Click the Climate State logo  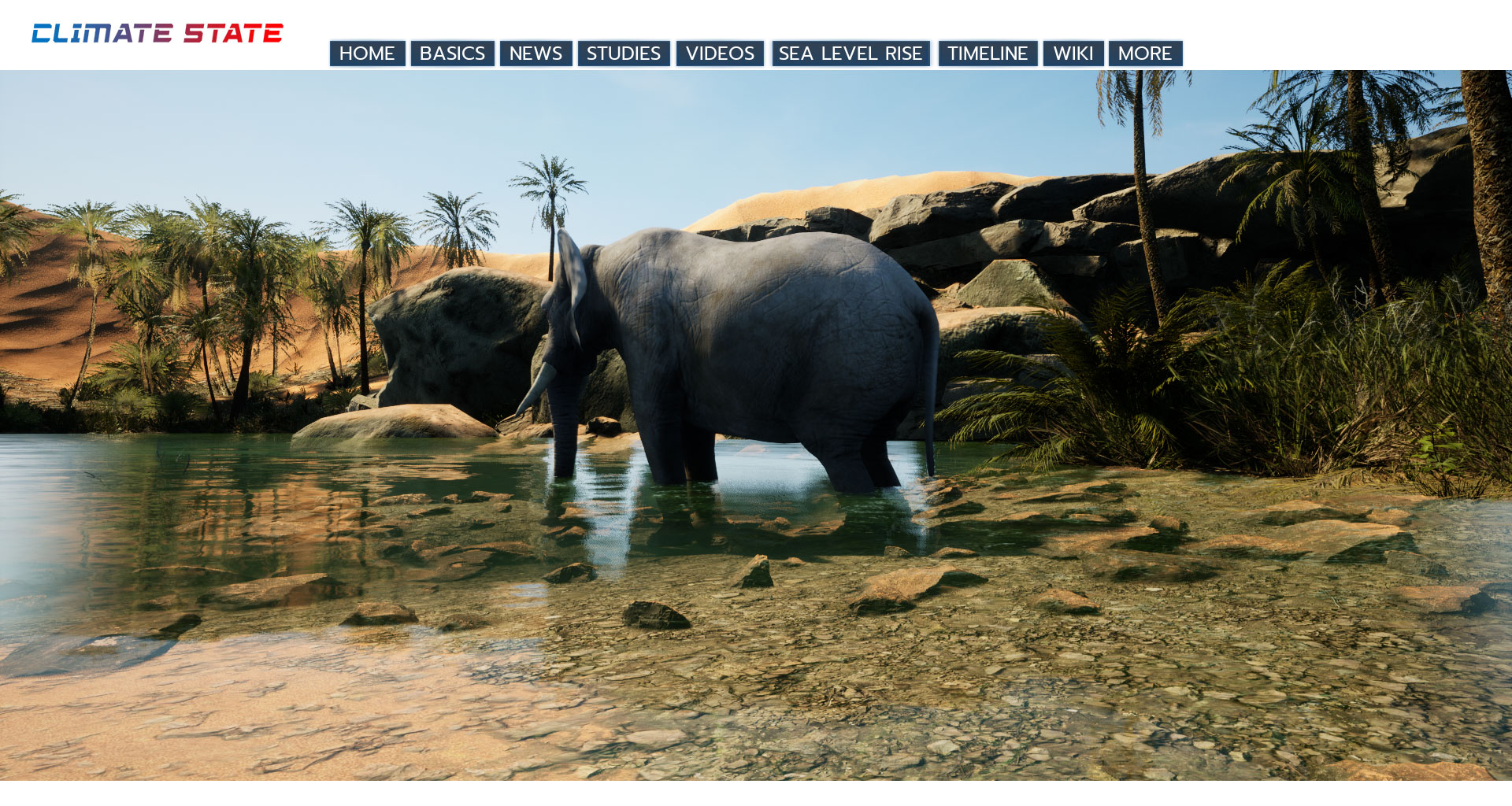(x=157, y=33)
